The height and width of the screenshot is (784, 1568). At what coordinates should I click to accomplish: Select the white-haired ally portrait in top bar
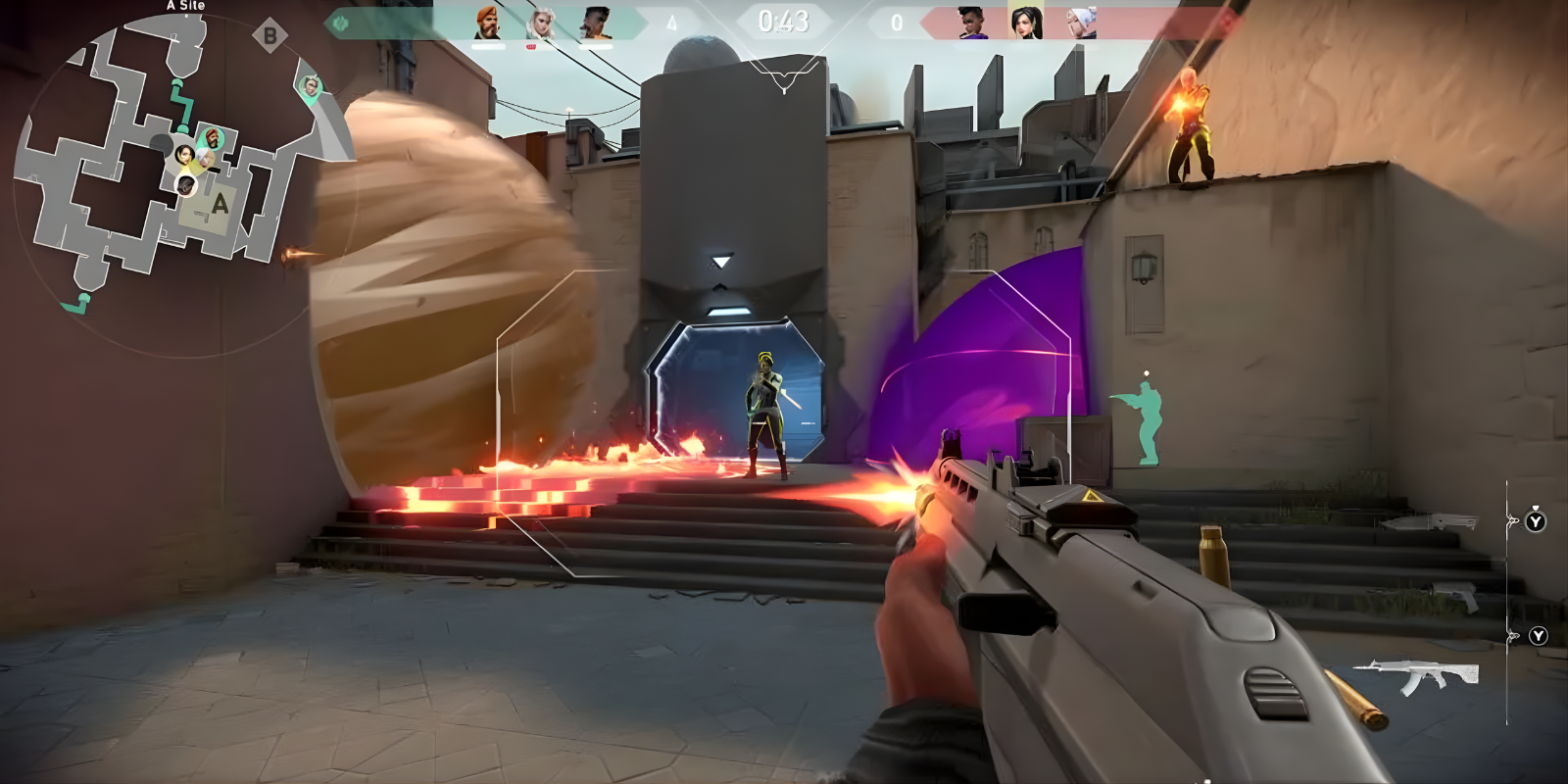[x=540, y=24]
